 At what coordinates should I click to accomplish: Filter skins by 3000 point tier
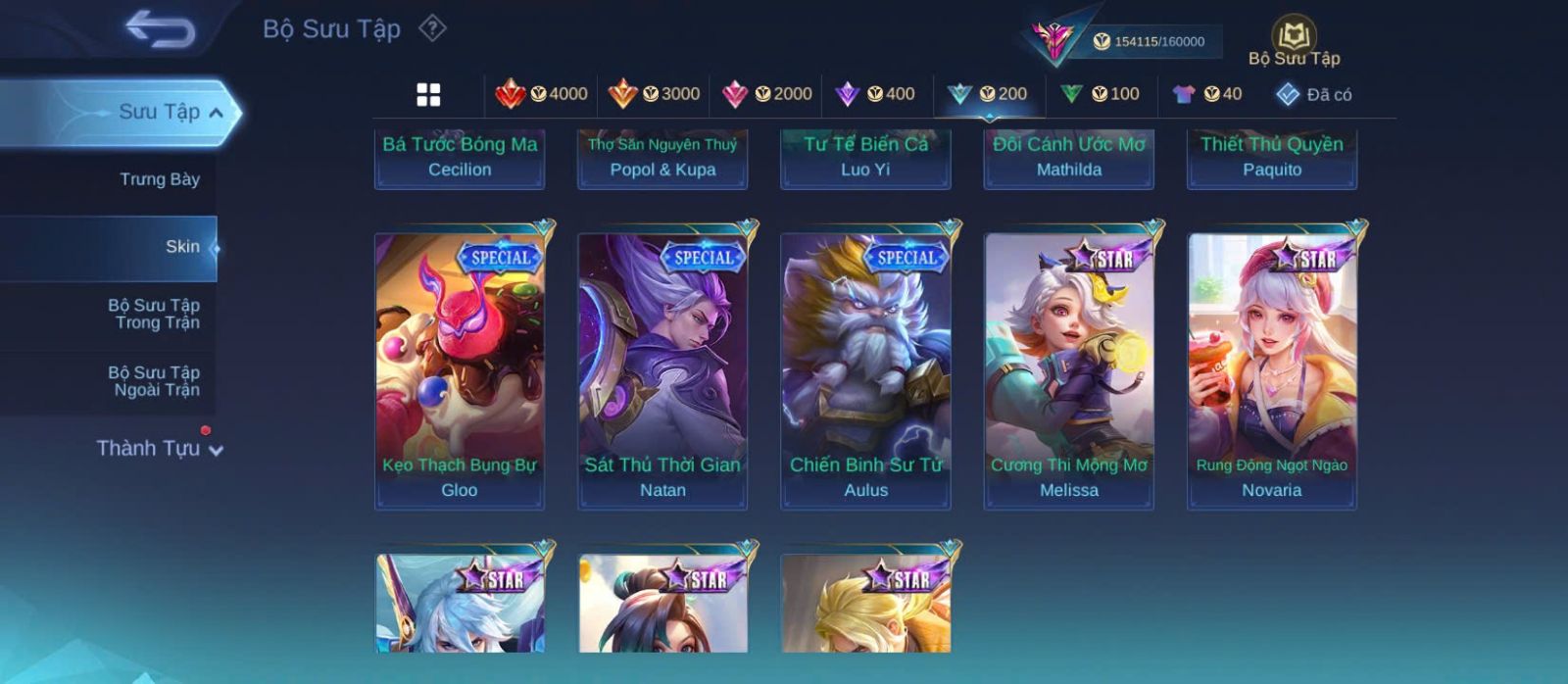pyautogui.click(x=654, y=94)
